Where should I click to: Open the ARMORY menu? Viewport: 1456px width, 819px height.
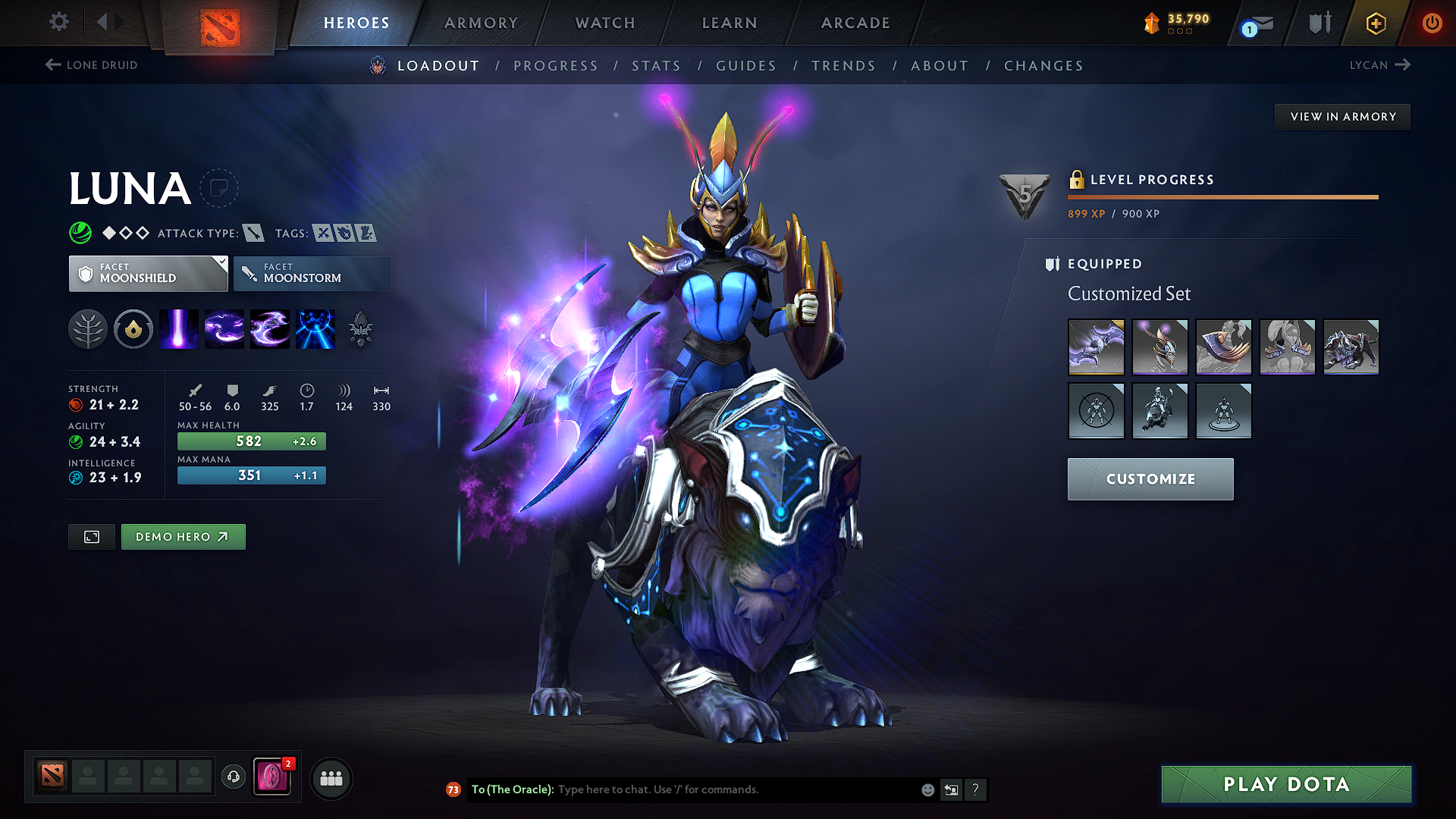click(x=481, y=23)
